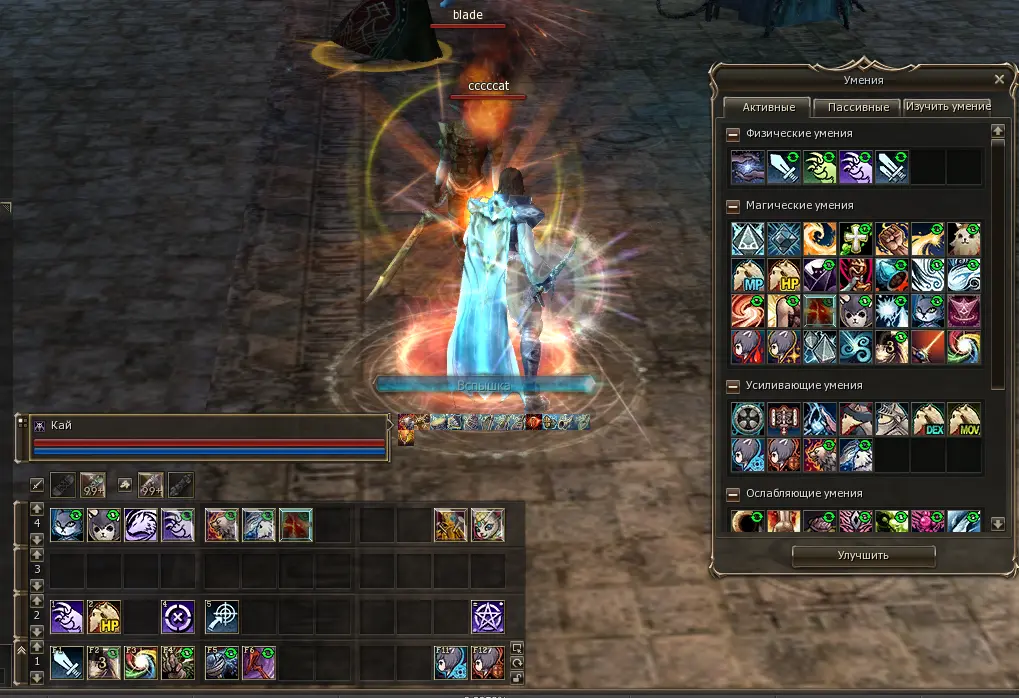Choose the DEX buff skill icon
The width and height of the screenshot is (1019, 698).
[x=927, y=419]
